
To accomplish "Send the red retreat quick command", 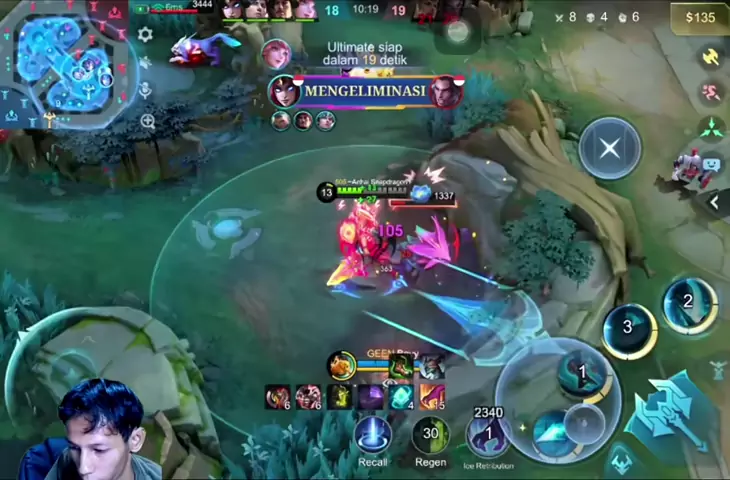I will 712,93.
